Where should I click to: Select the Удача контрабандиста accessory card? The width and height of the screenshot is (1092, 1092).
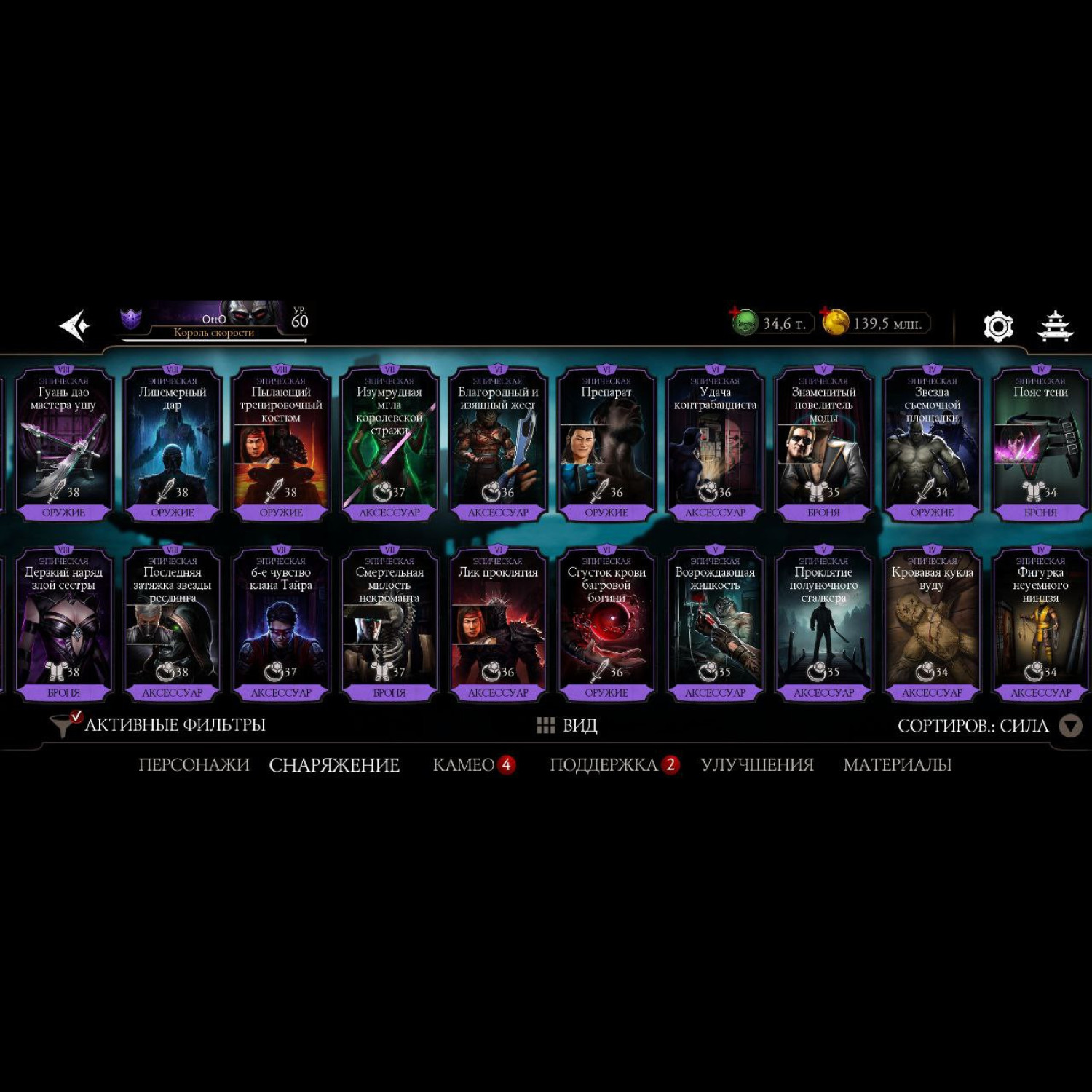coord(715,444)
